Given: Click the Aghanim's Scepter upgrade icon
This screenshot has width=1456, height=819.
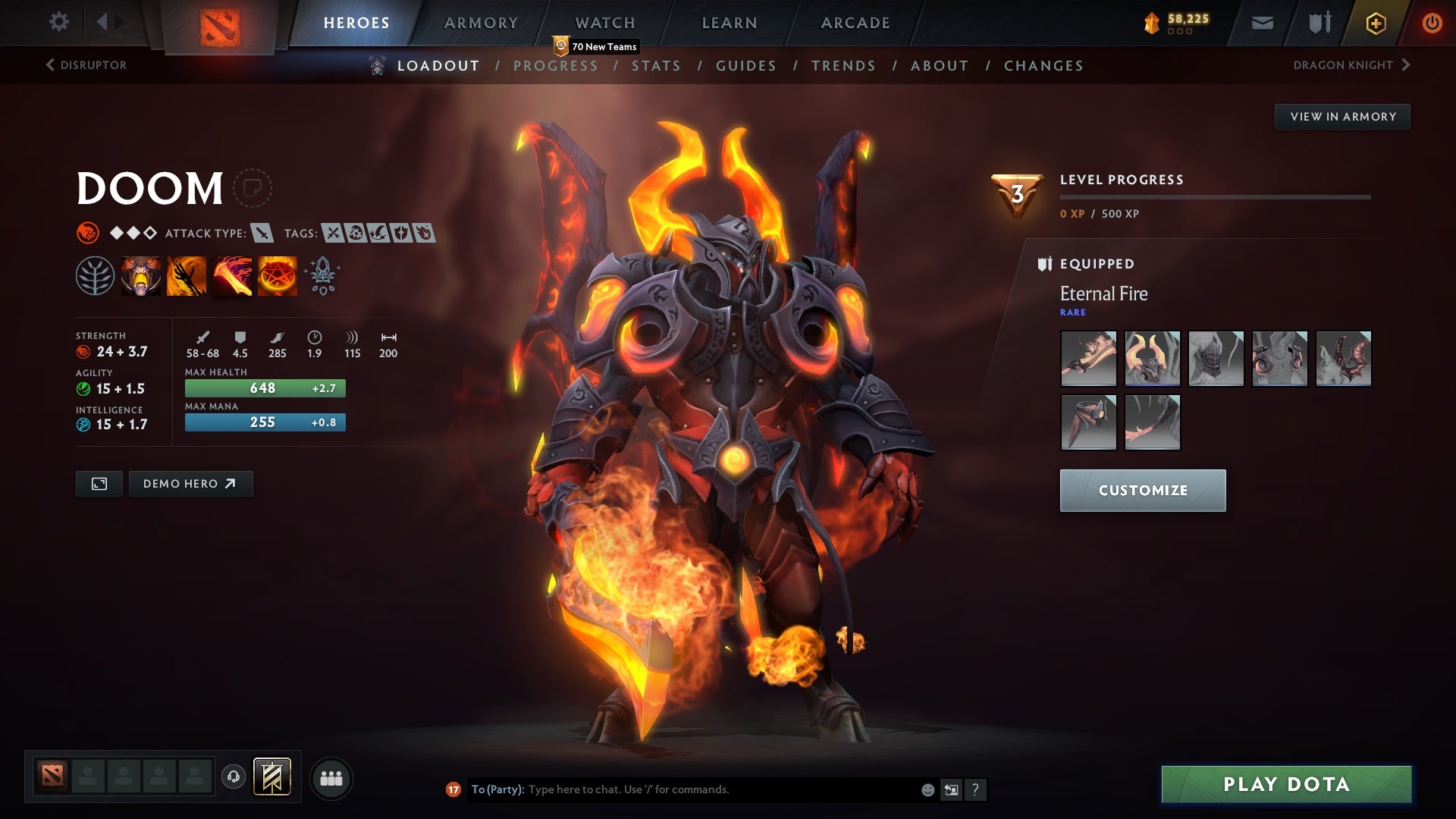Looking at the screenshot, I should tap(321, 275).
